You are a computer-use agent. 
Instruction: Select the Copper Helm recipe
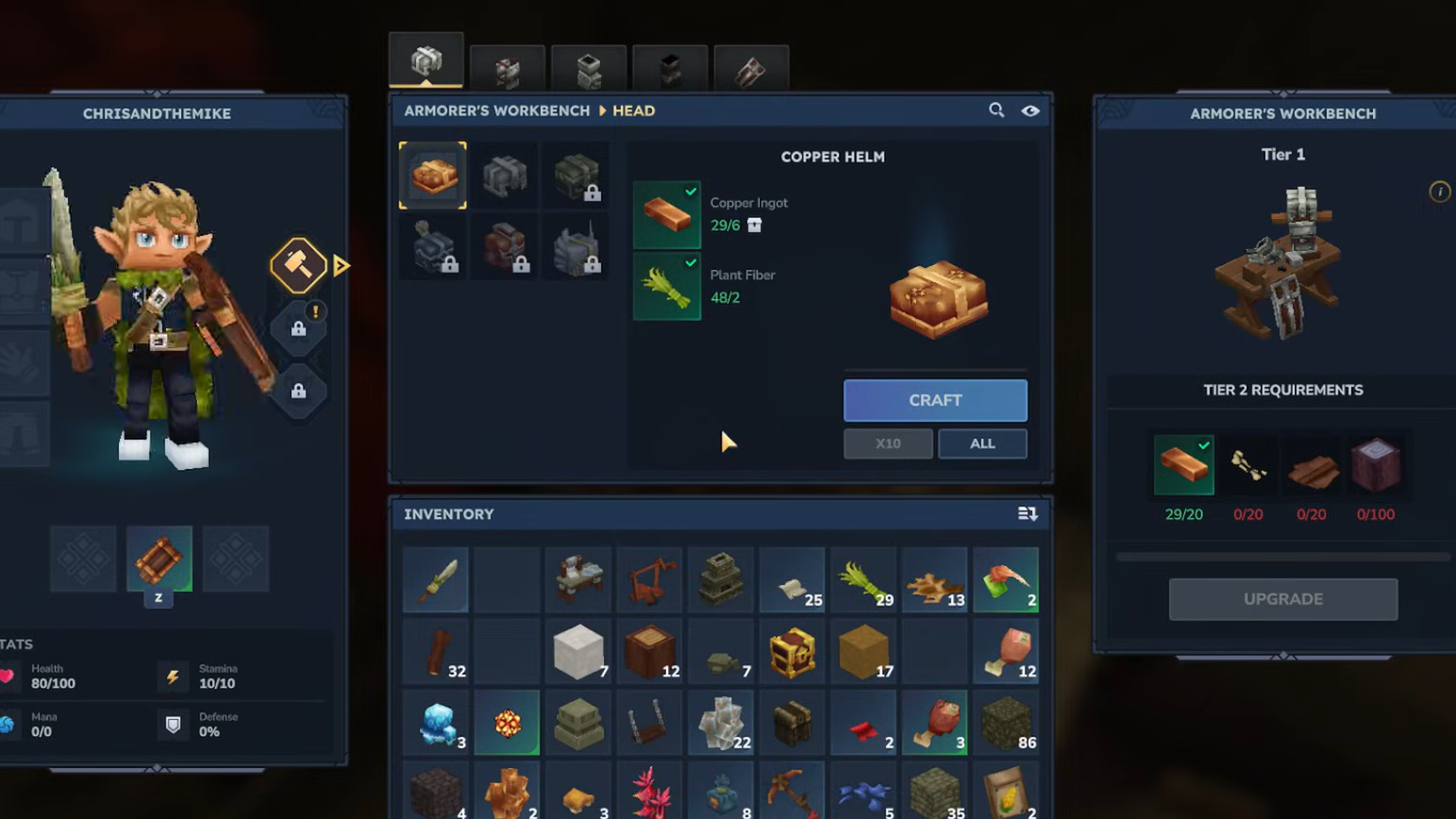[433, 175]
